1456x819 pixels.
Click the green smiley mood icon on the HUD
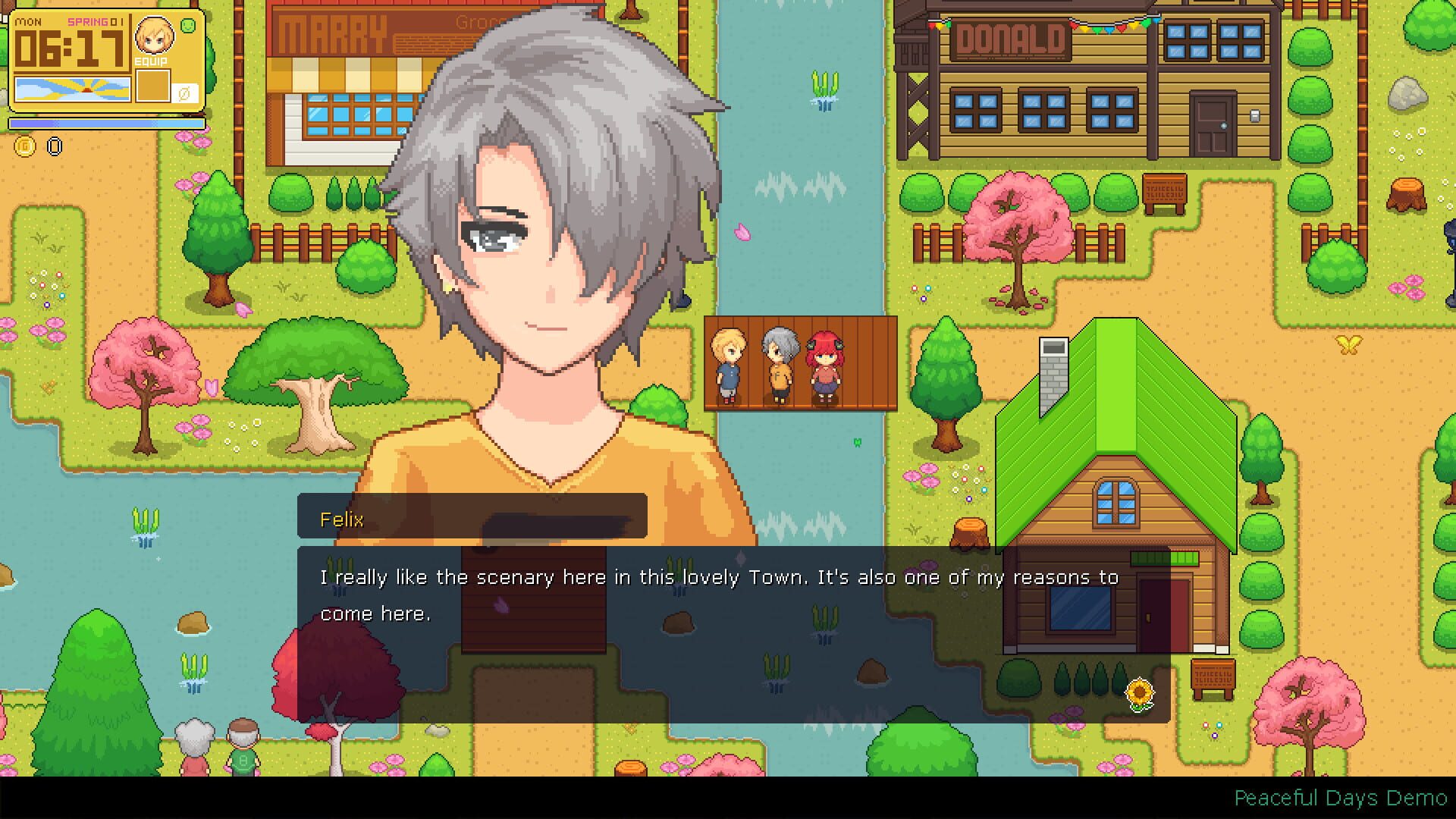(187, 27)
